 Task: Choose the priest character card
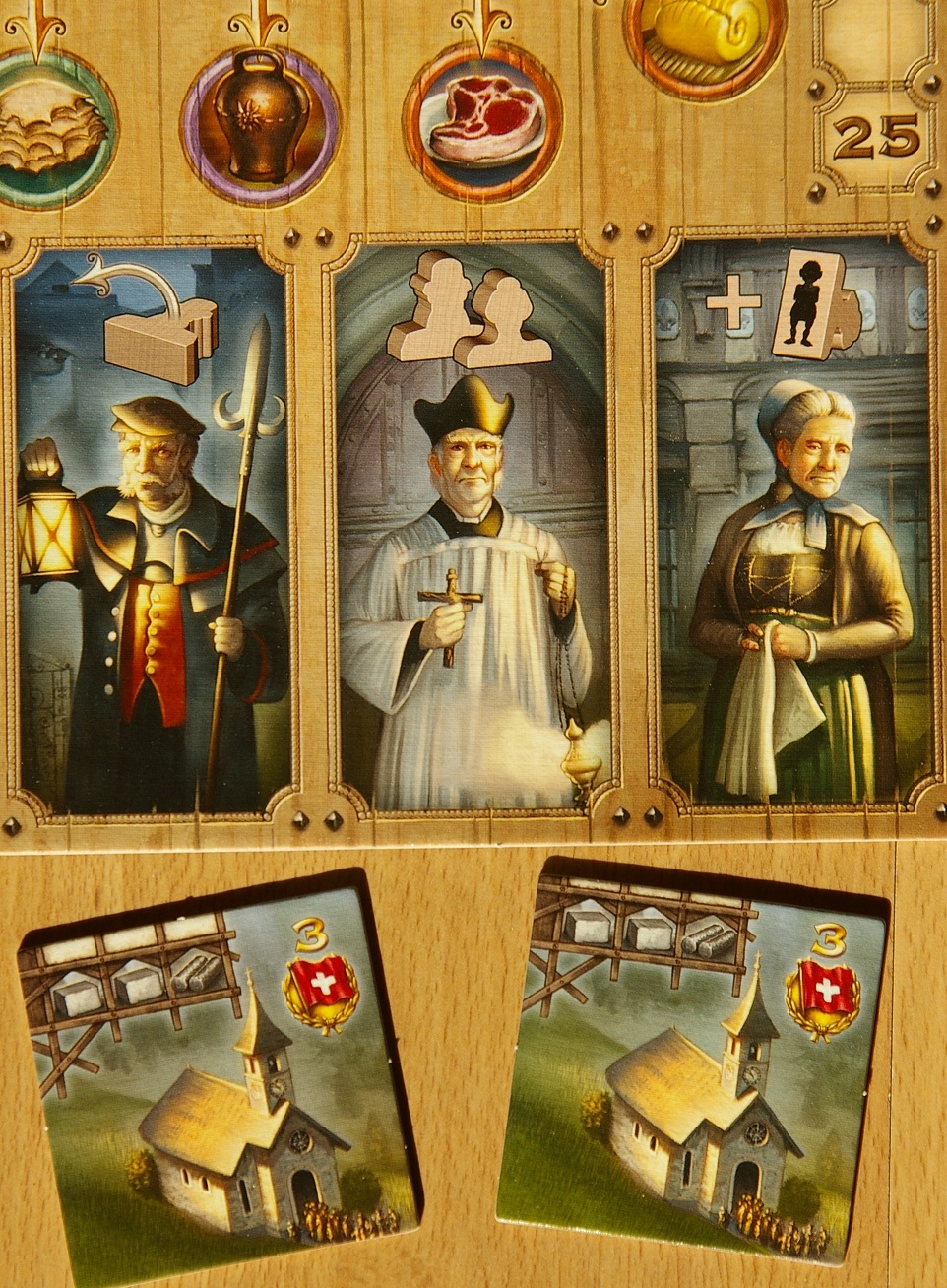click(473, 527)
